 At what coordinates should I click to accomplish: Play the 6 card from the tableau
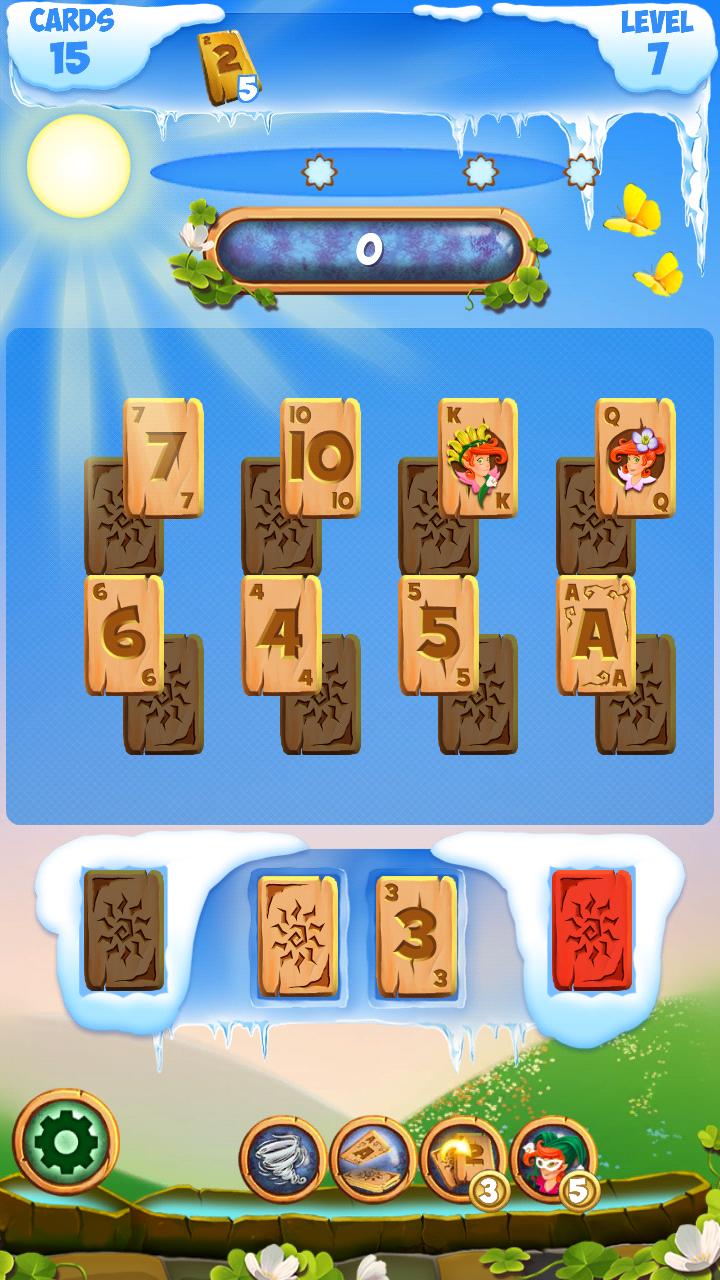(x=123, y=635)
